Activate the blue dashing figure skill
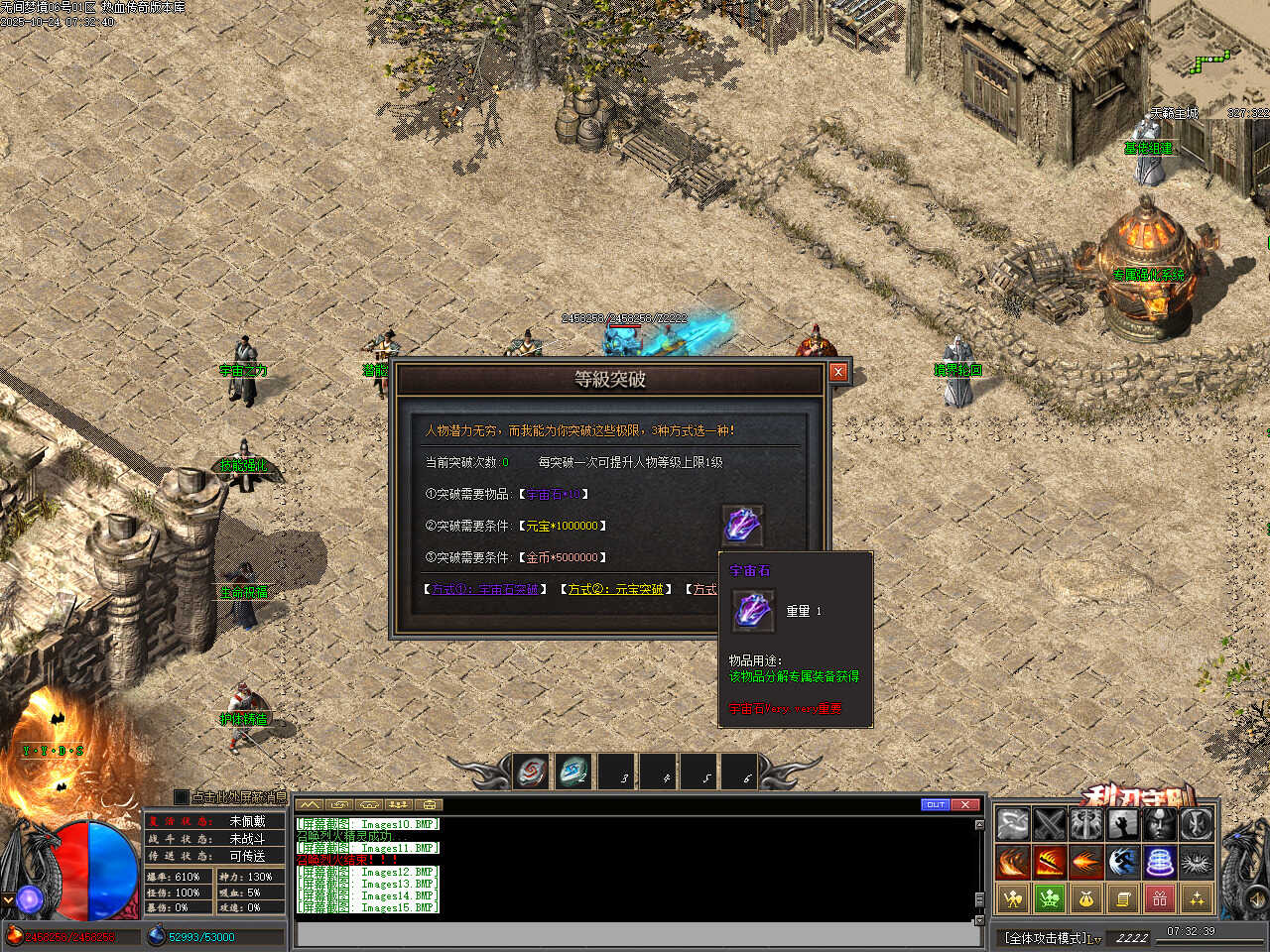The width and height of the screenshot is (1270, 952). (x=1123, y=861)
